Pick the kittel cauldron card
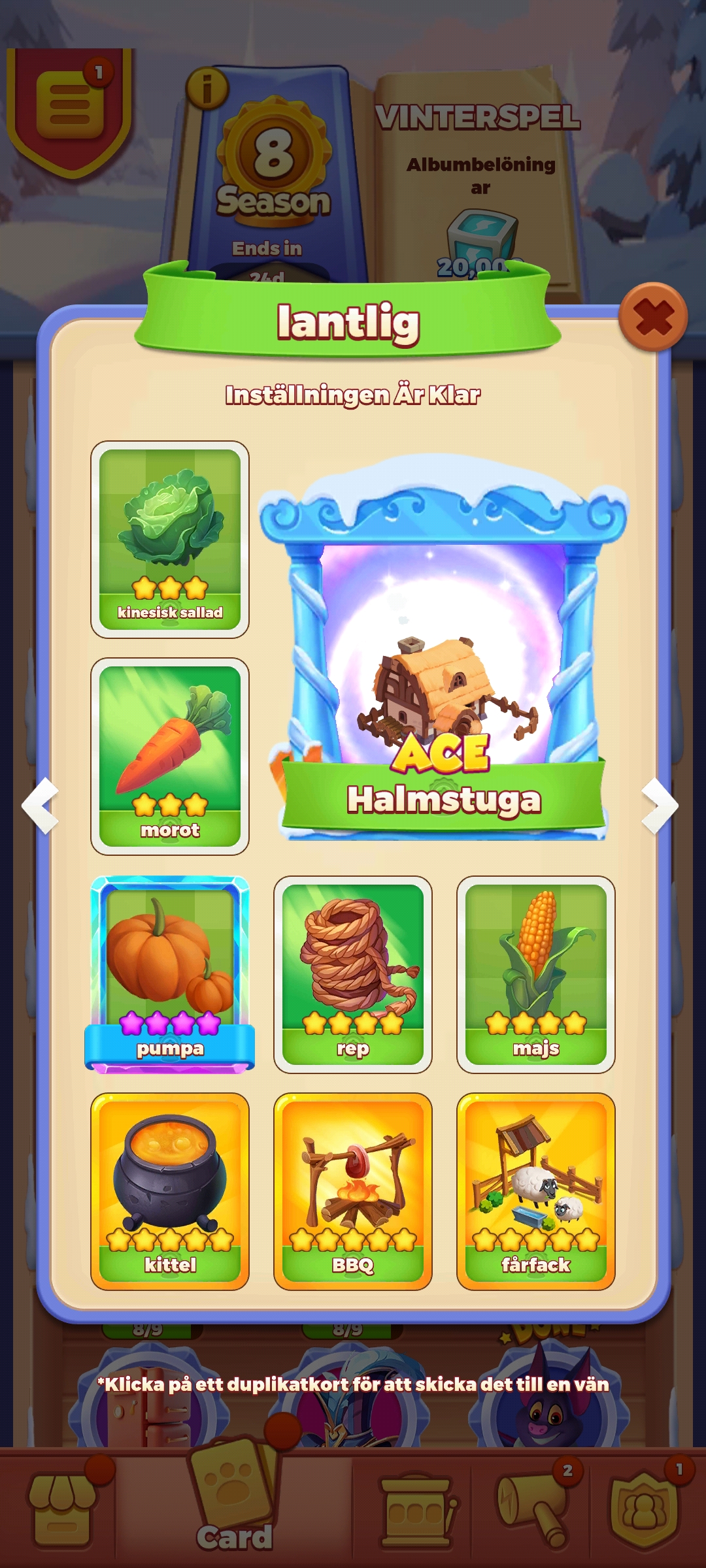The height and width of the screenshot is (1568, 706). 170,1190
